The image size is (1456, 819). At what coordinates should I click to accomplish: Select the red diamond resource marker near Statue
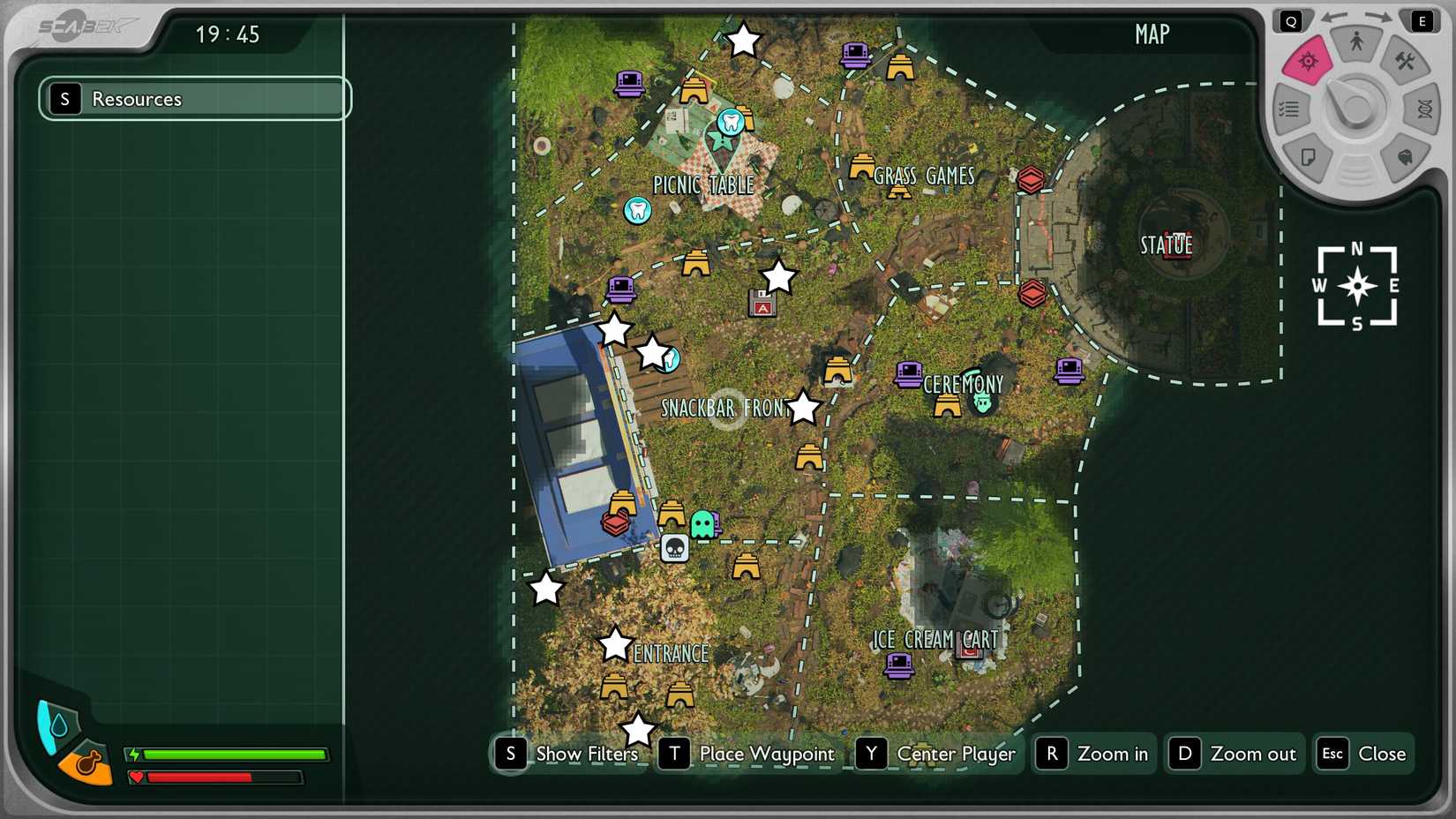point(1032,179)
